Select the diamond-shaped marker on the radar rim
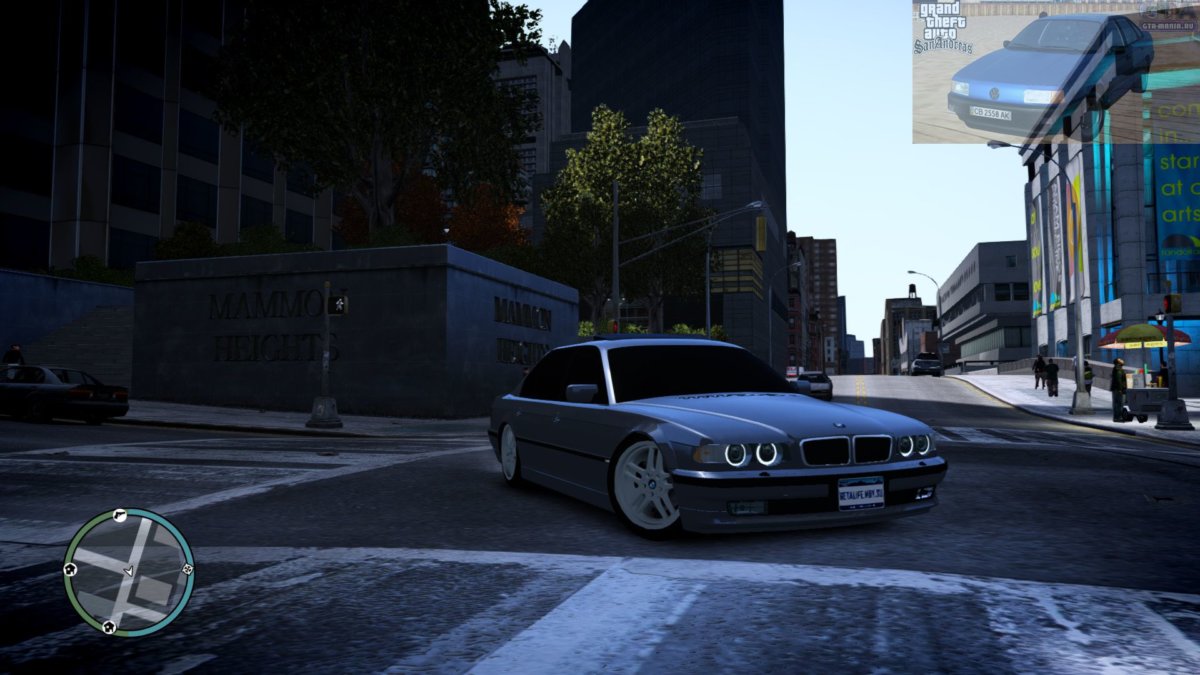The width and height of the screenshot is (1200, 675). (187, 569)
